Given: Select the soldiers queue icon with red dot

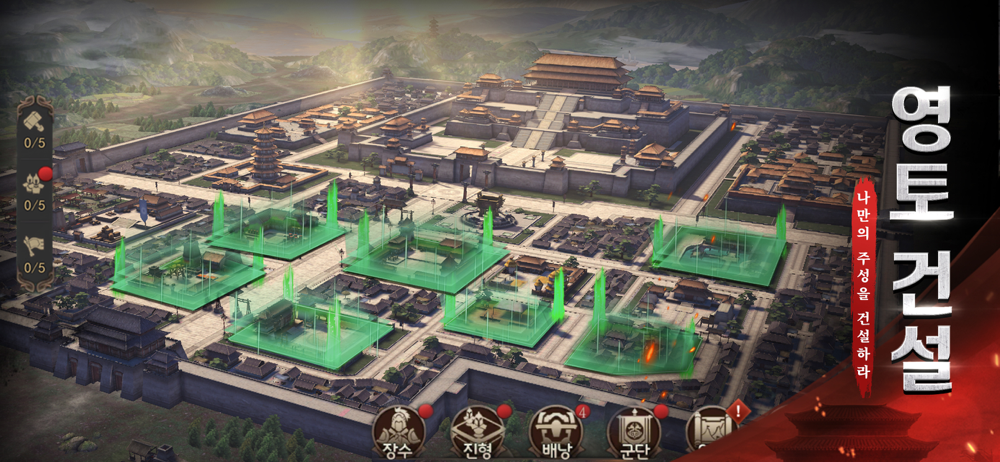Looking at the screenshot, I should (35, 184).
